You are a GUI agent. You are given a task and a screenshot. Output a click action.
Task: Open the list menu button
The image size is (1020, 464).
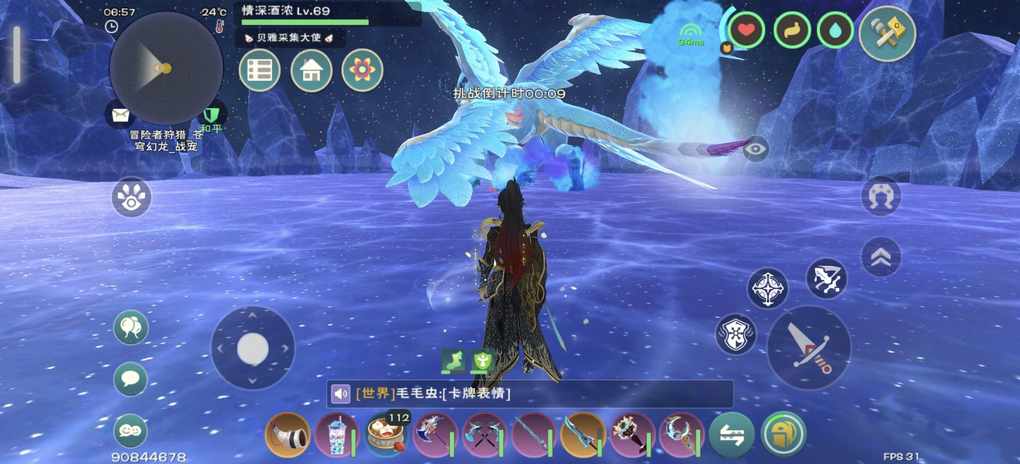tap(260, 71)
